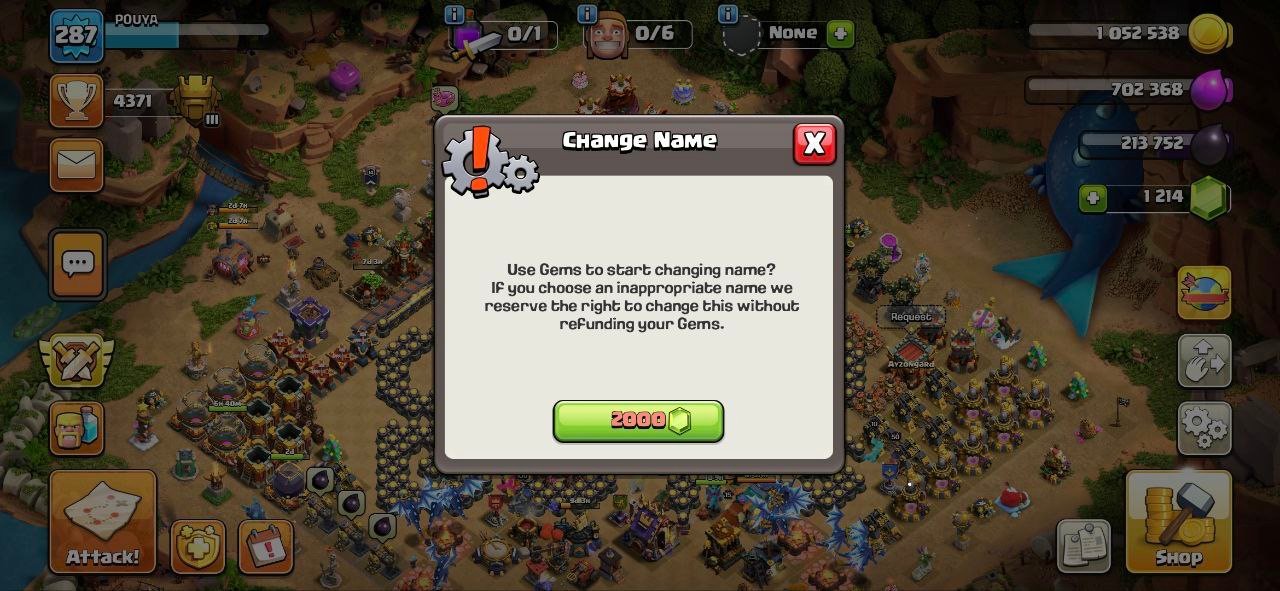Screen dimensions: 1280x591
Task: Open the crossed swords clan war icon
Action: (76, 359)
